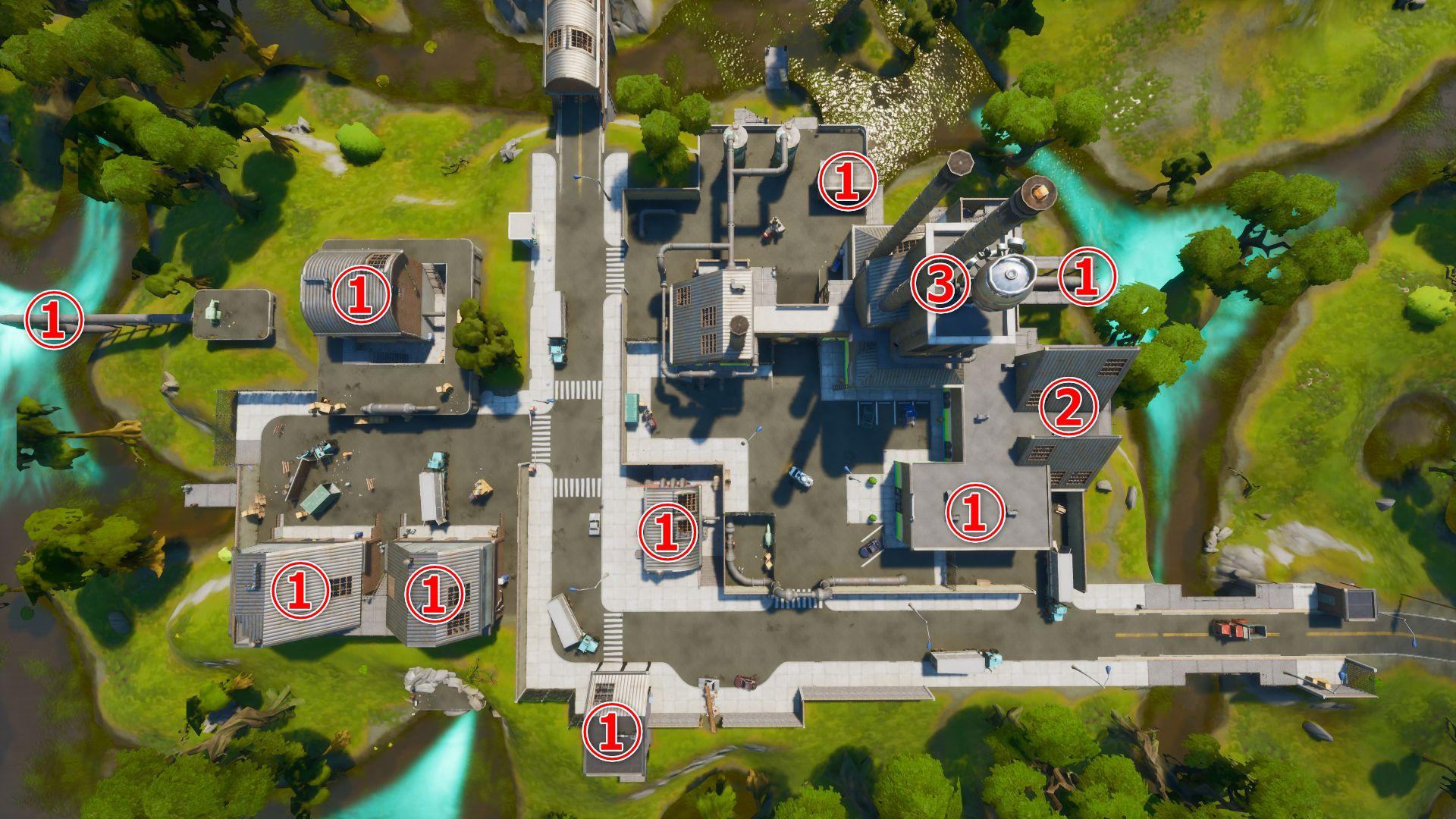Select marker 1 beside the silver storage tank
Image resolution: width=1456 pixels, height=819 pixels.
1087,278
